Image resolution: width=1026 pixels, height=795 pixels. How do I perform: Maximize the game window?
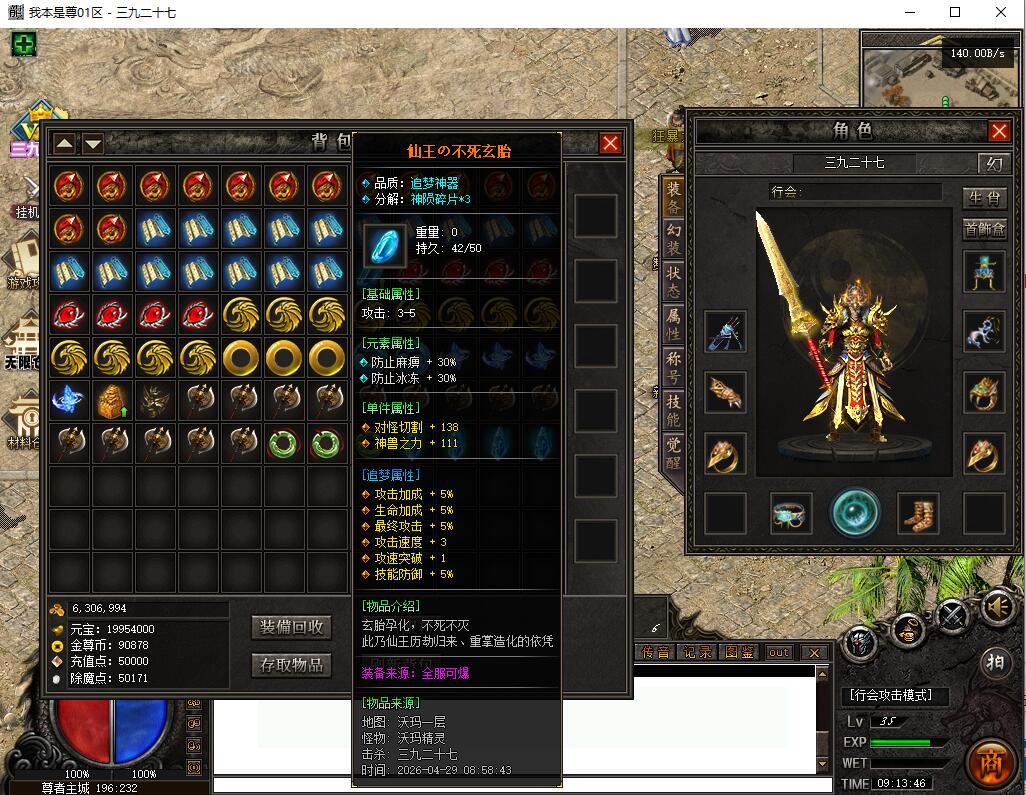[x=954, y=12]
